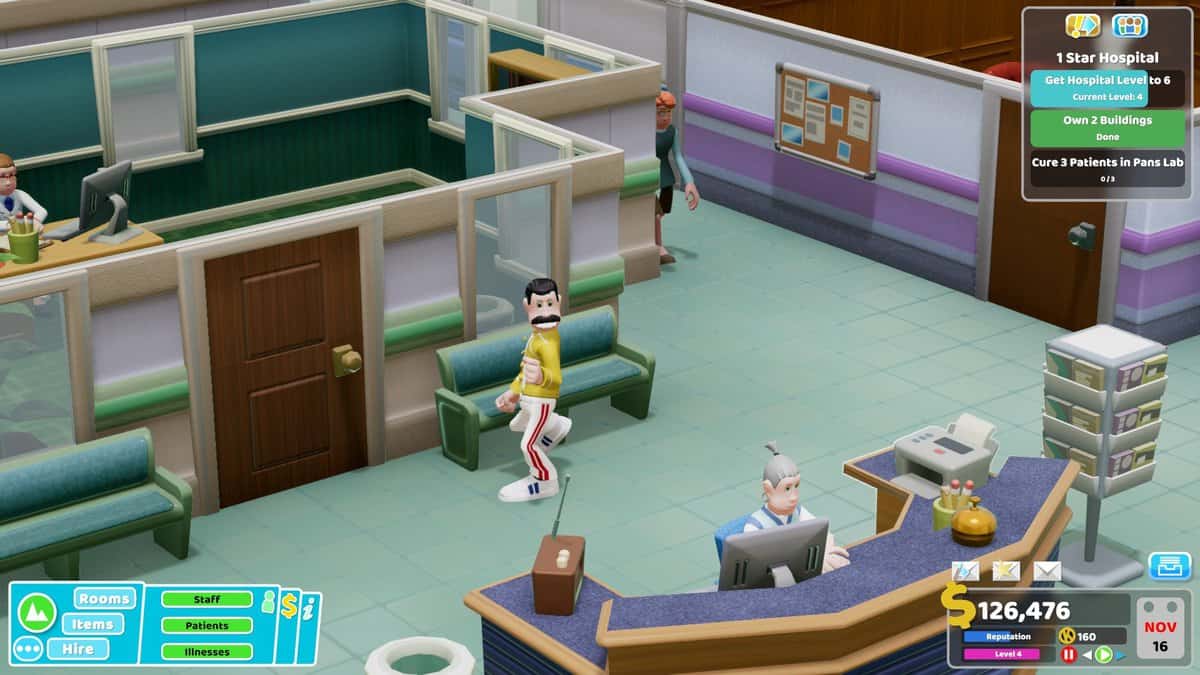Select the people group icon in objectives panel
1200x675 pixels.
click(1130, 25)
